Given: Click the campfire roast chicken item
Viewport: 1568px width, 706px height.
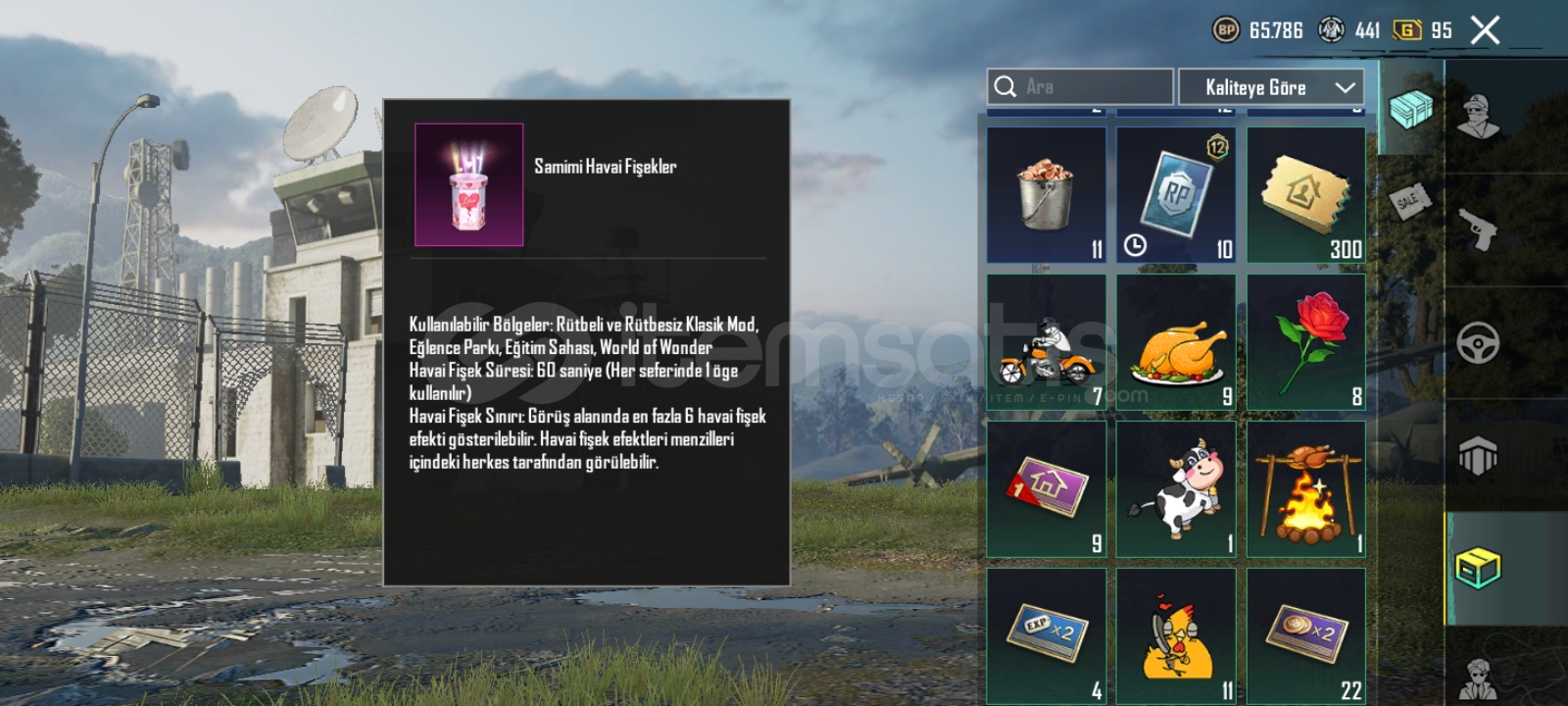Looking at the screenshot, I should [1305, 485].
